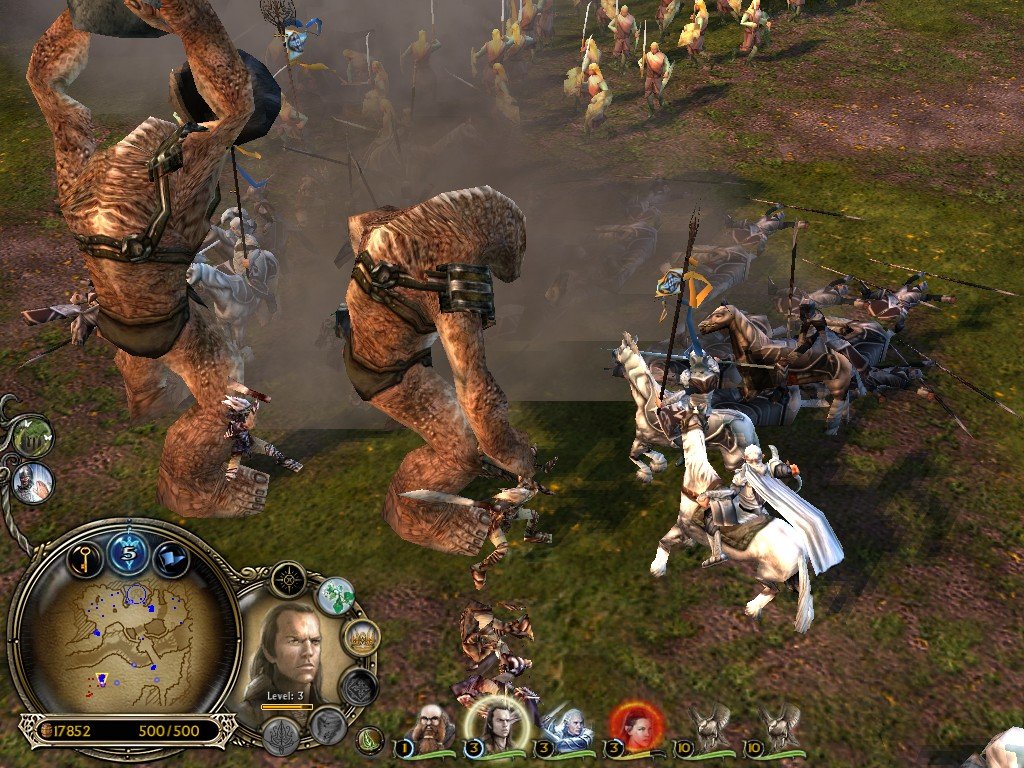This screenshot has width=1024, height=768.
Task: Use the green Athelas herb ability
Action: point(336,596)
